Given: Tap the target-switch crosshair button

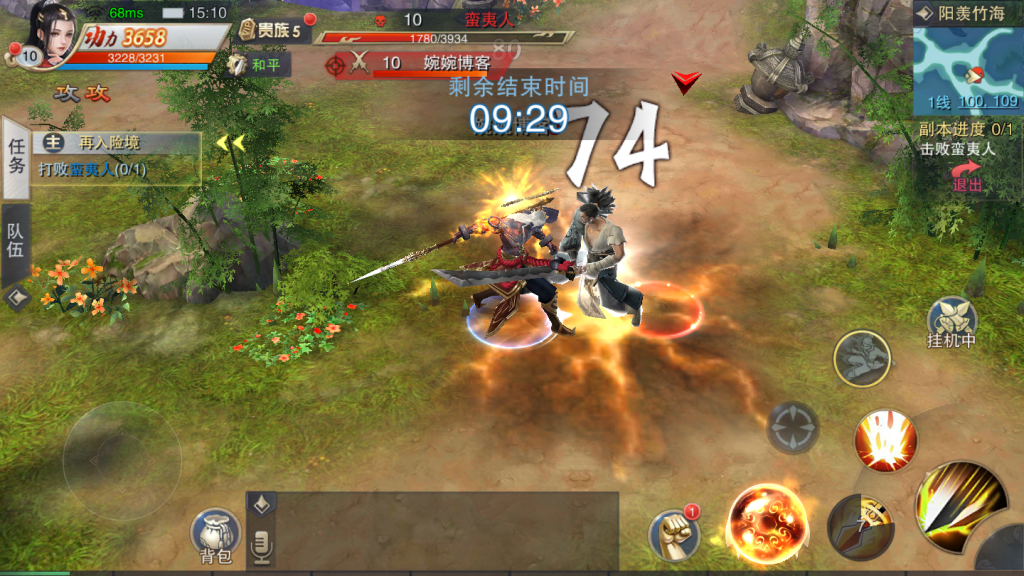Looking at the screenshot, I should [x=793, y=427].
